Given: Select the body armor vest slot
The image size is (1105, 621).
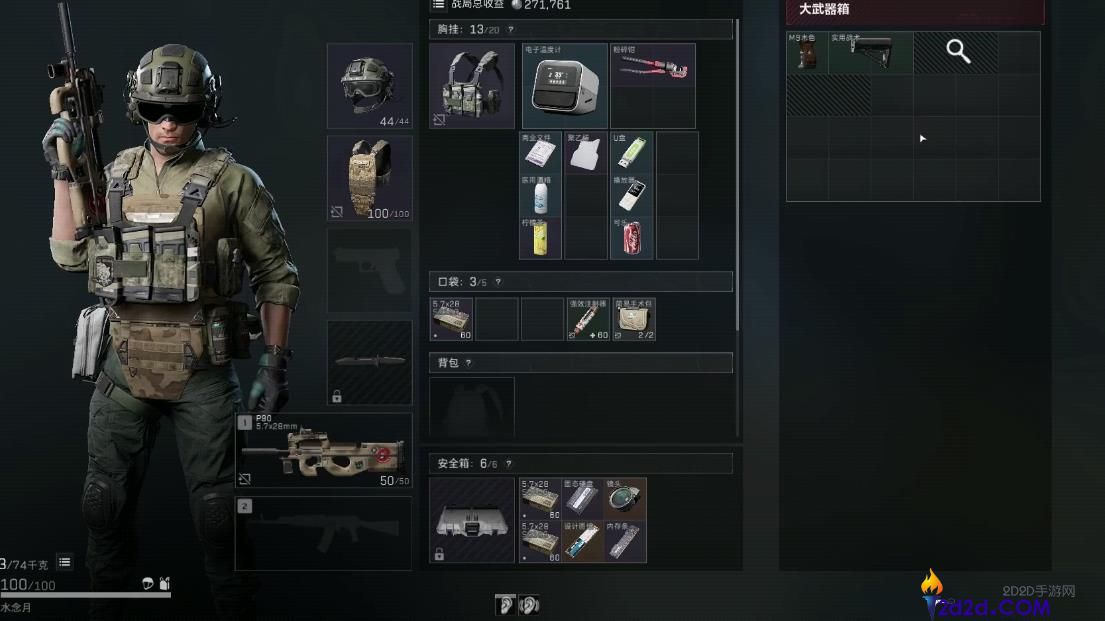Looking at the screenshot, I should [x=369, y=177].
